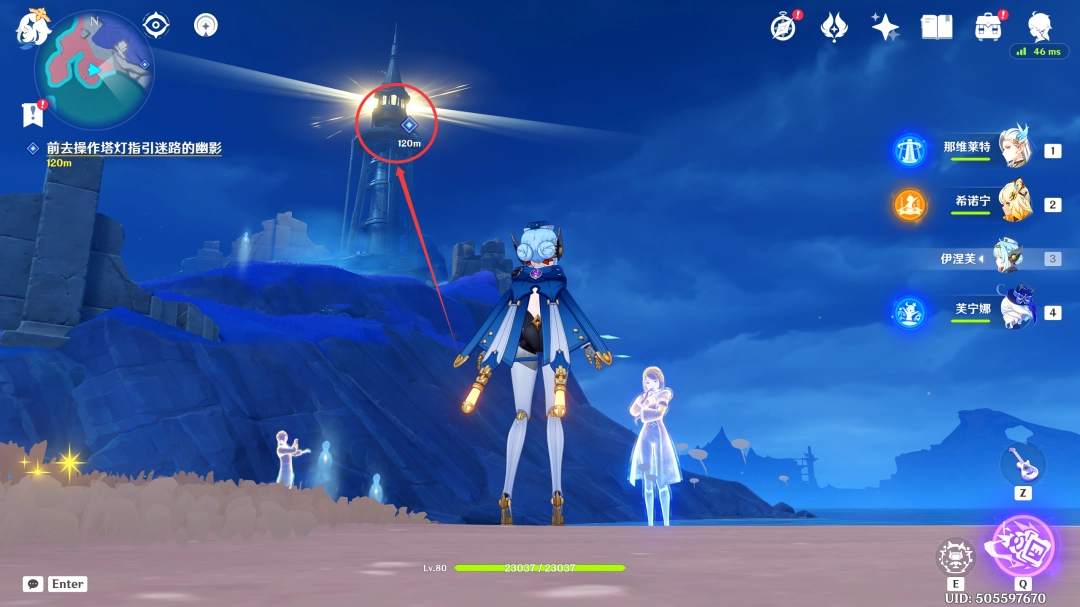
Task: Open the Paimon main menu
Action: pyautogui.click(x=32, y=27)
